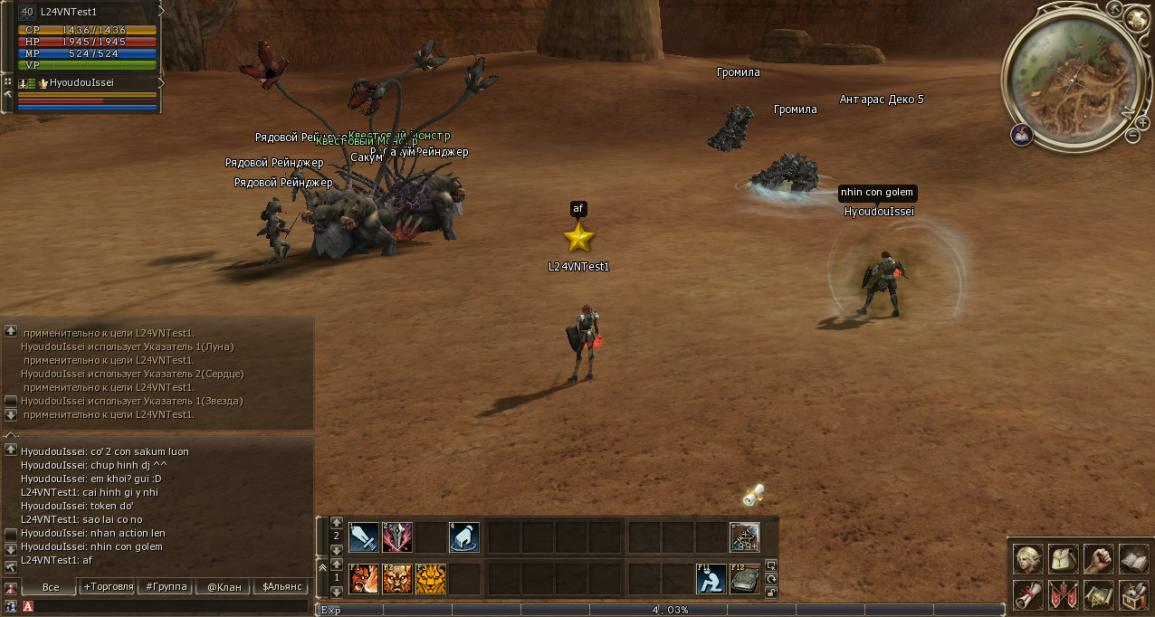This screenshot has height=617, width=1155.
Task: Activate the F1 roaring tiger skill
Action: (x=363, y=578)
